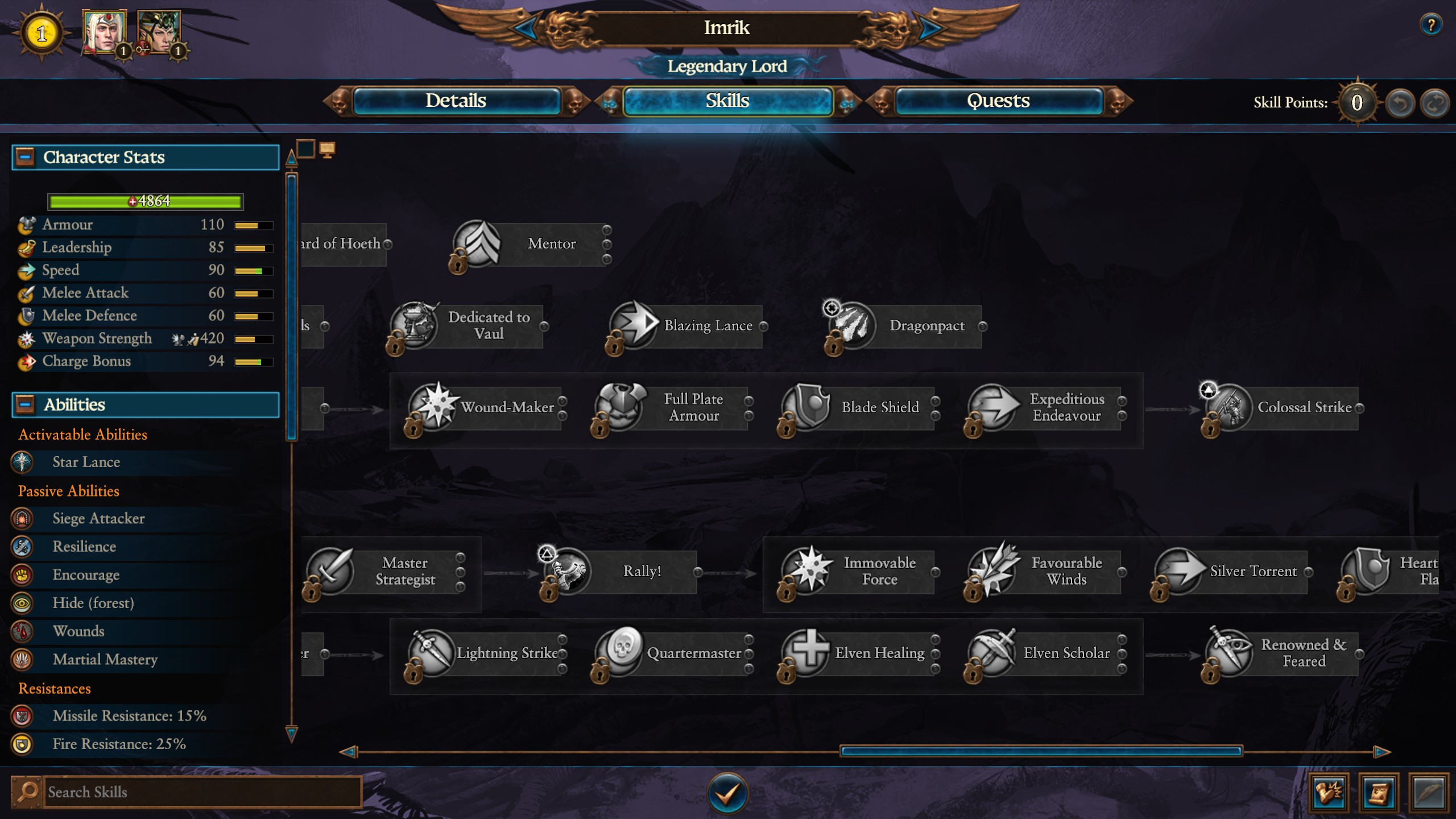Open the Quests tab
Viewport: 1456px width, 819px height.
[x=998, y=101]
